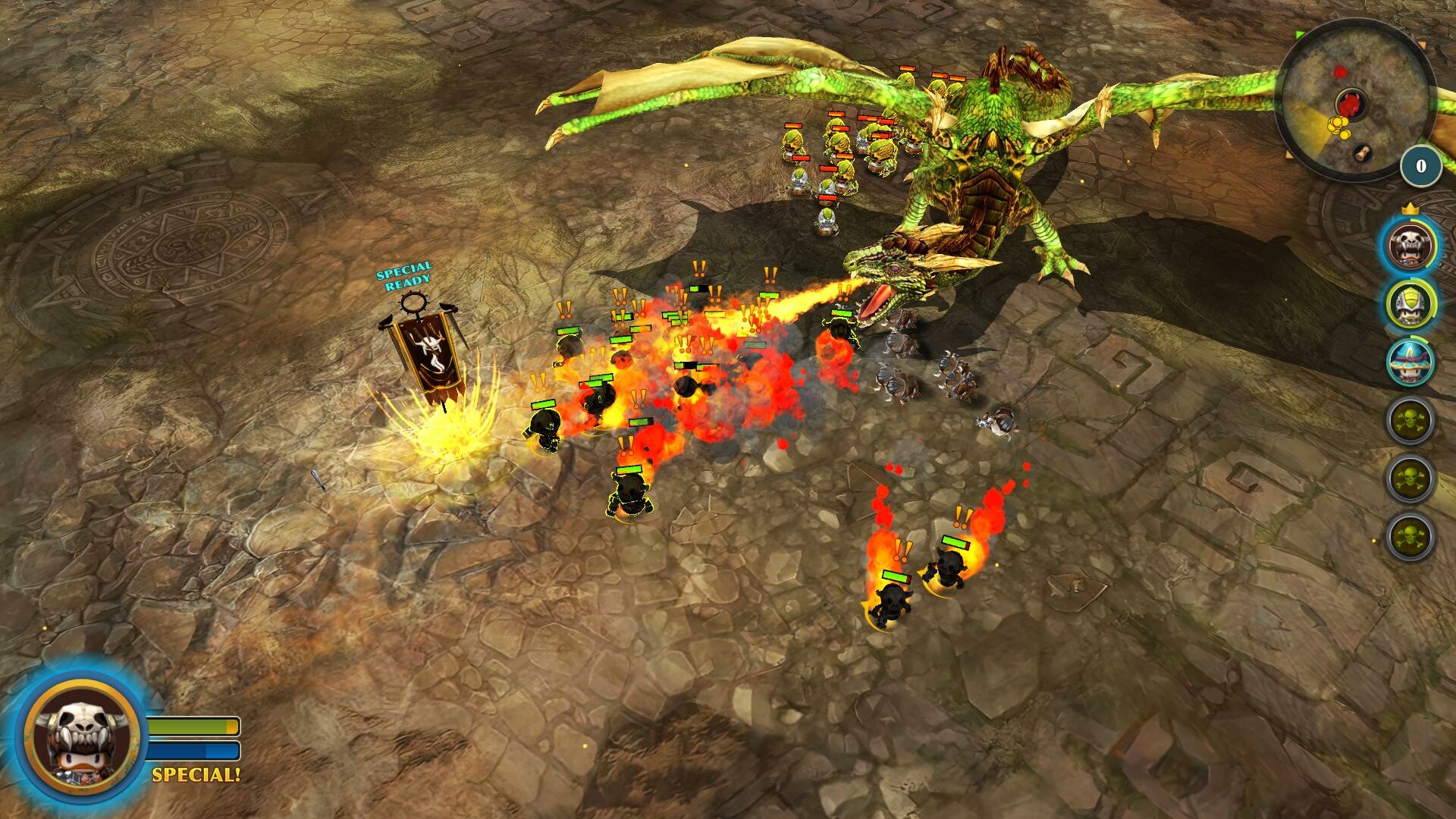The height and width of the screenshot is (819, 1456).
Task: Click the gold coin cluster on the minimap
Action: 1338,127
